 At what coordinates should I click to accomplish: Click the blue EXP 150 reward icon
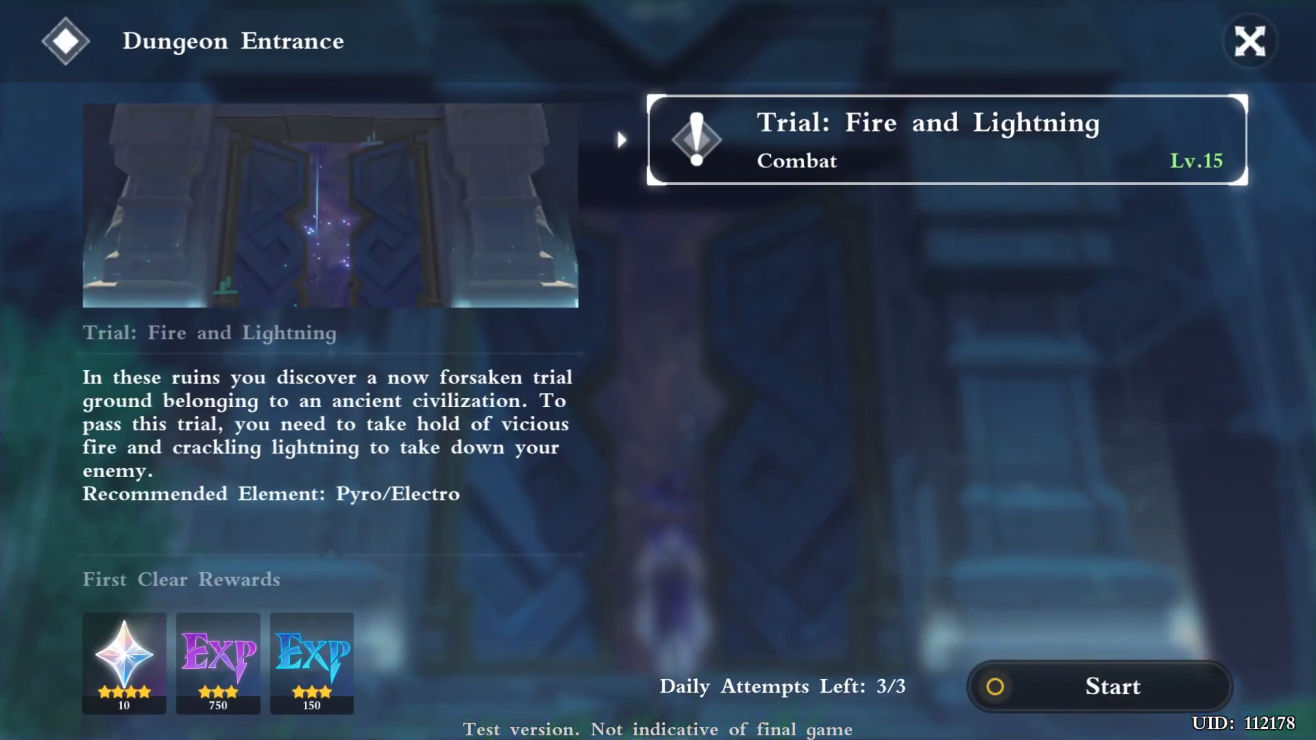[311, 655]
